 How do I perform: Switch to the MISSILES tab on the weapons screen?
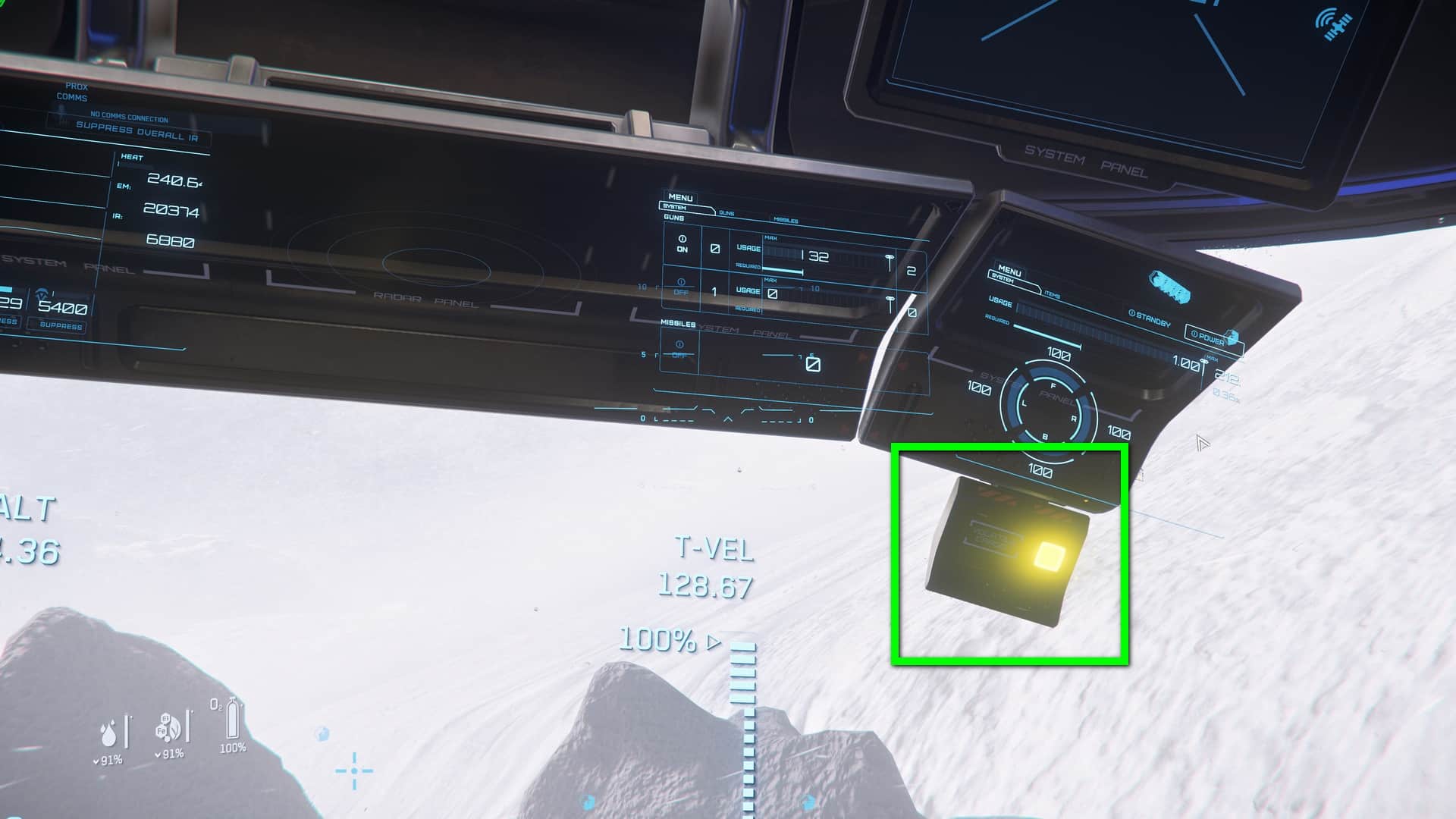[x=786, y=220]
